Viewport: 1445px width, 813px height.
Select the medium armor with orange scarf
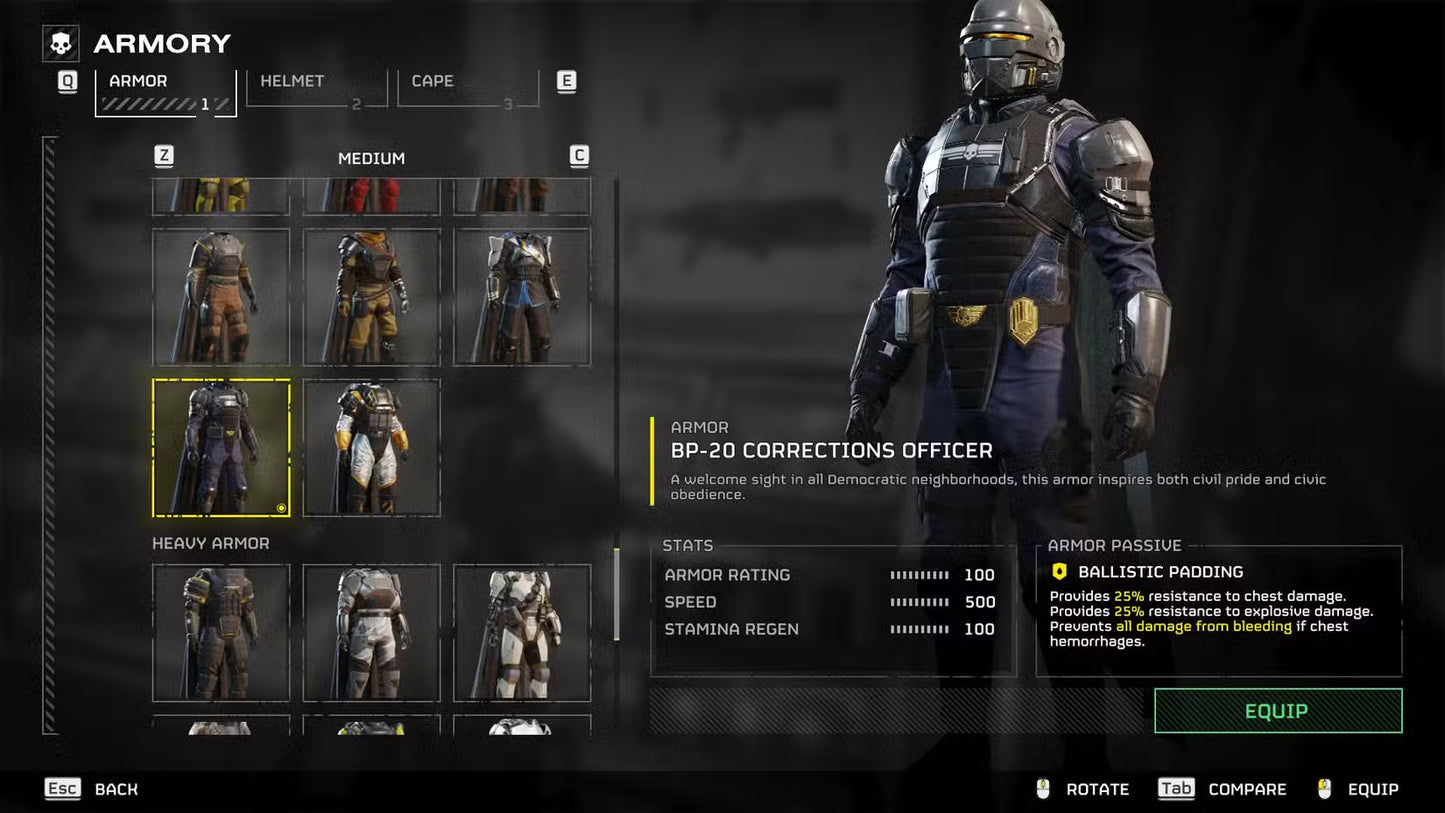coord(371,297)
